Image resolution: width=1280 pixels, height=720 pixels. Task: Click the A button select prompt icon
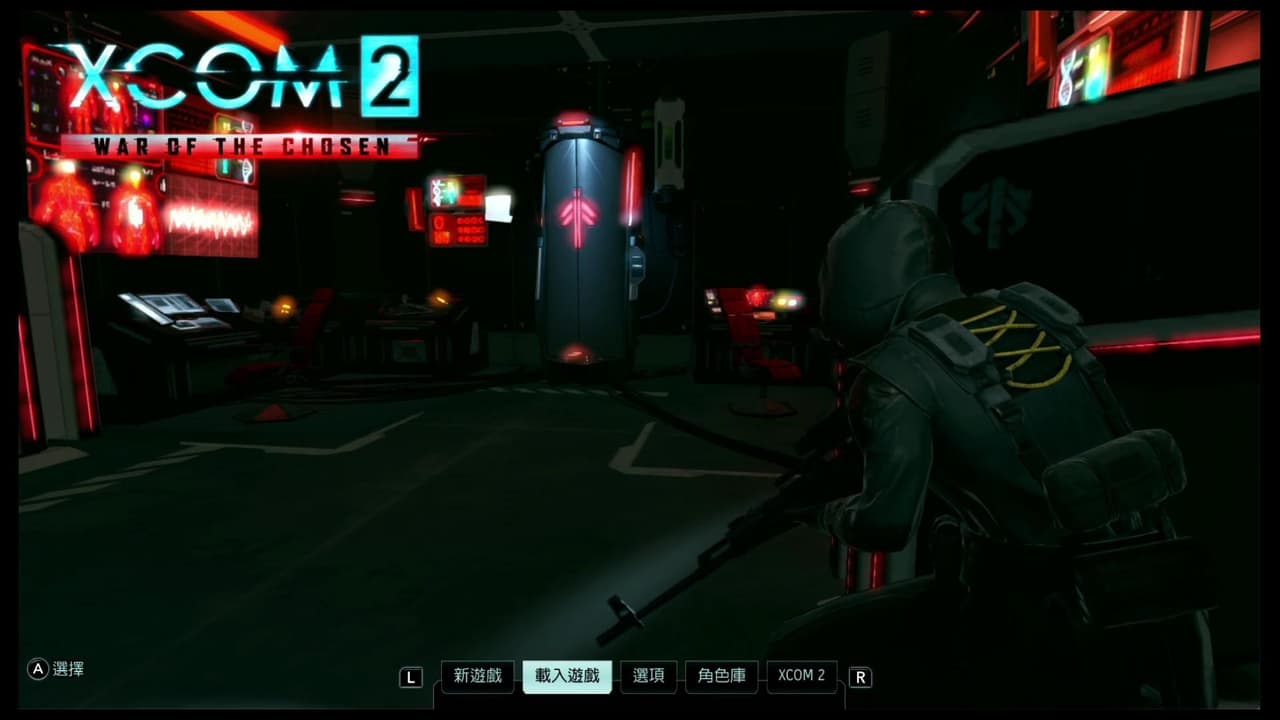(38, 670)
